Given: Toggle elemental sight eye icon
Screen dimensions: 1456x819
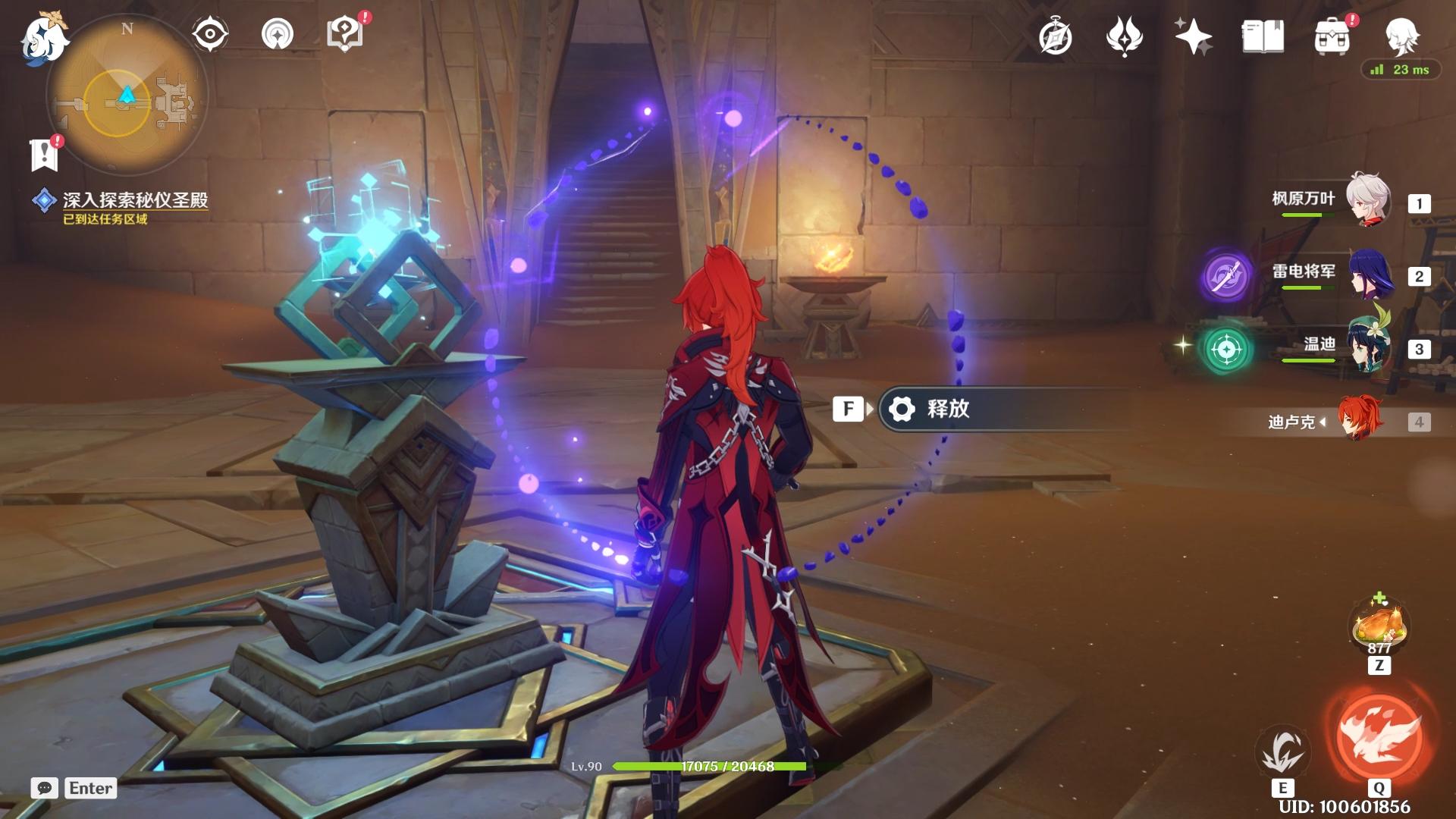Looking at the screenshot, I should (x=209, y=34).
